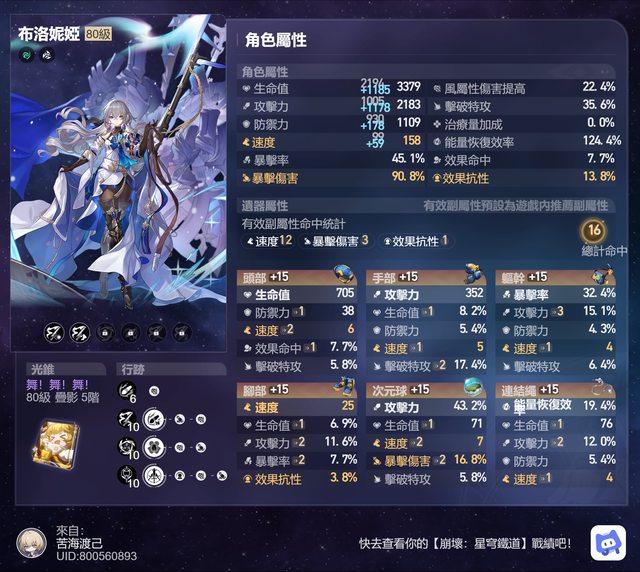
Task: Open the 腳部 feet relic panel
Action: pyautogui.click(x=298, y=389)
